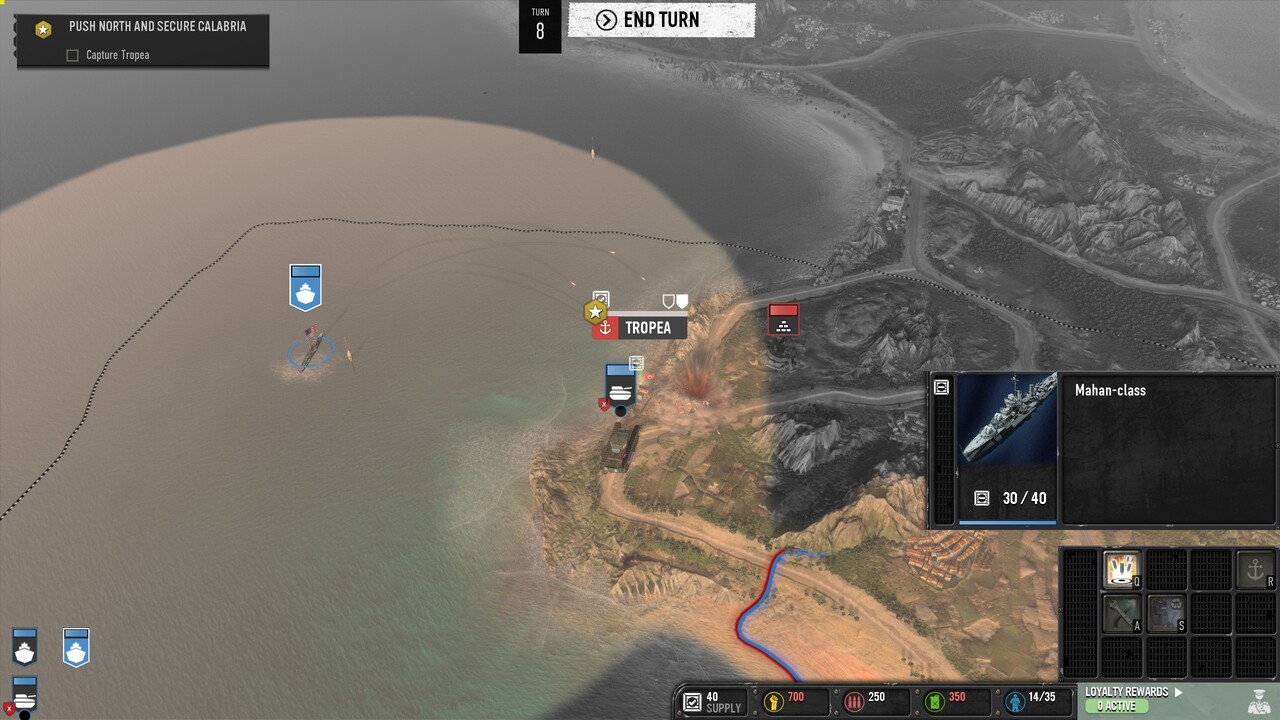Screen dimensions: 1280x720
Task: Activate the naval barrage ability
Action: pyautogui.click(x=1122, y=569)
